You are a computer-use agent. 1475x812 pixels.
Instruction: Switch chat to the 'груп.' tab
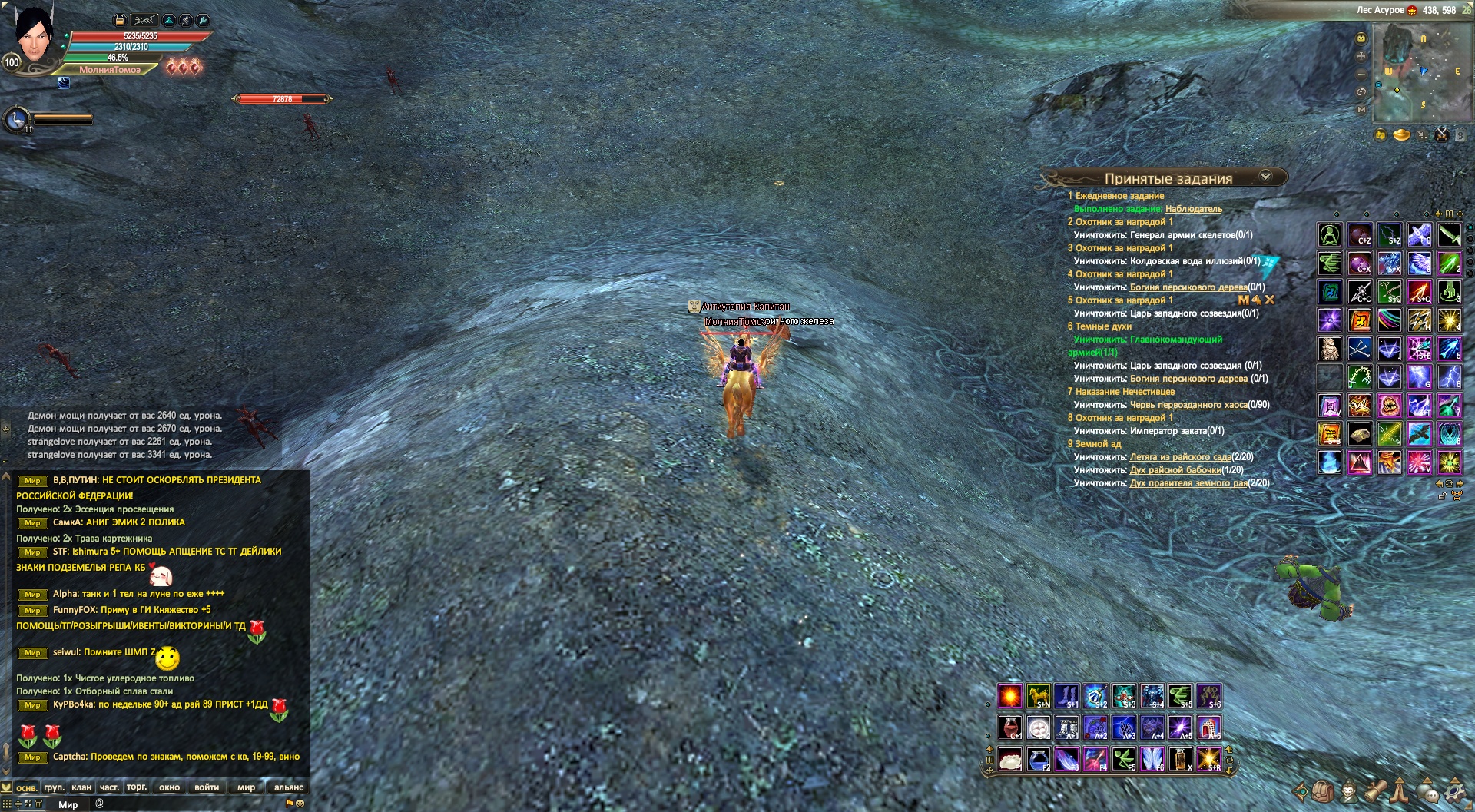click(54, 787)
